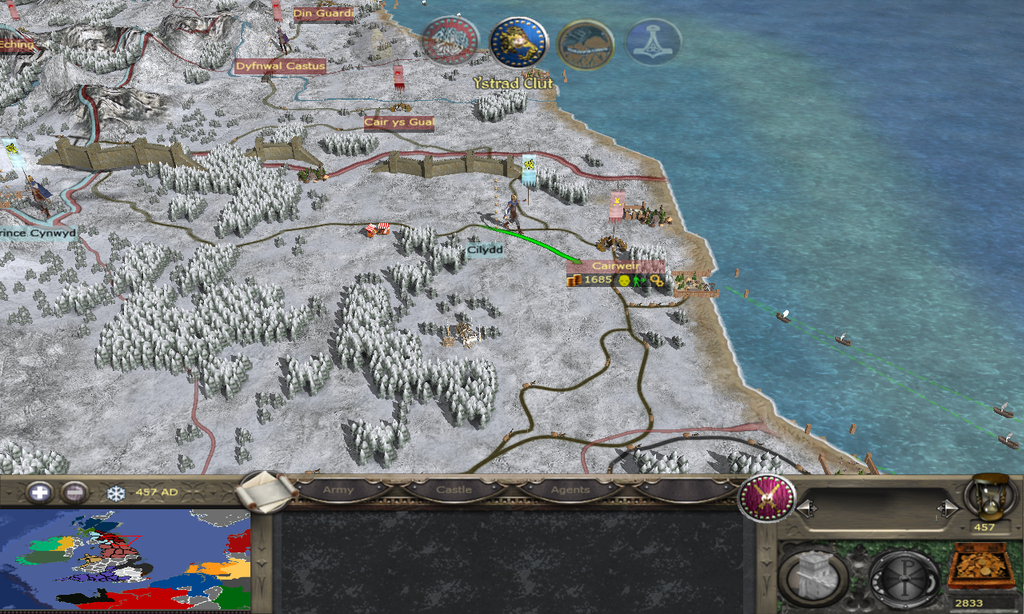
Task: Select the brown tree faction emblem
Action: [586, 43]
